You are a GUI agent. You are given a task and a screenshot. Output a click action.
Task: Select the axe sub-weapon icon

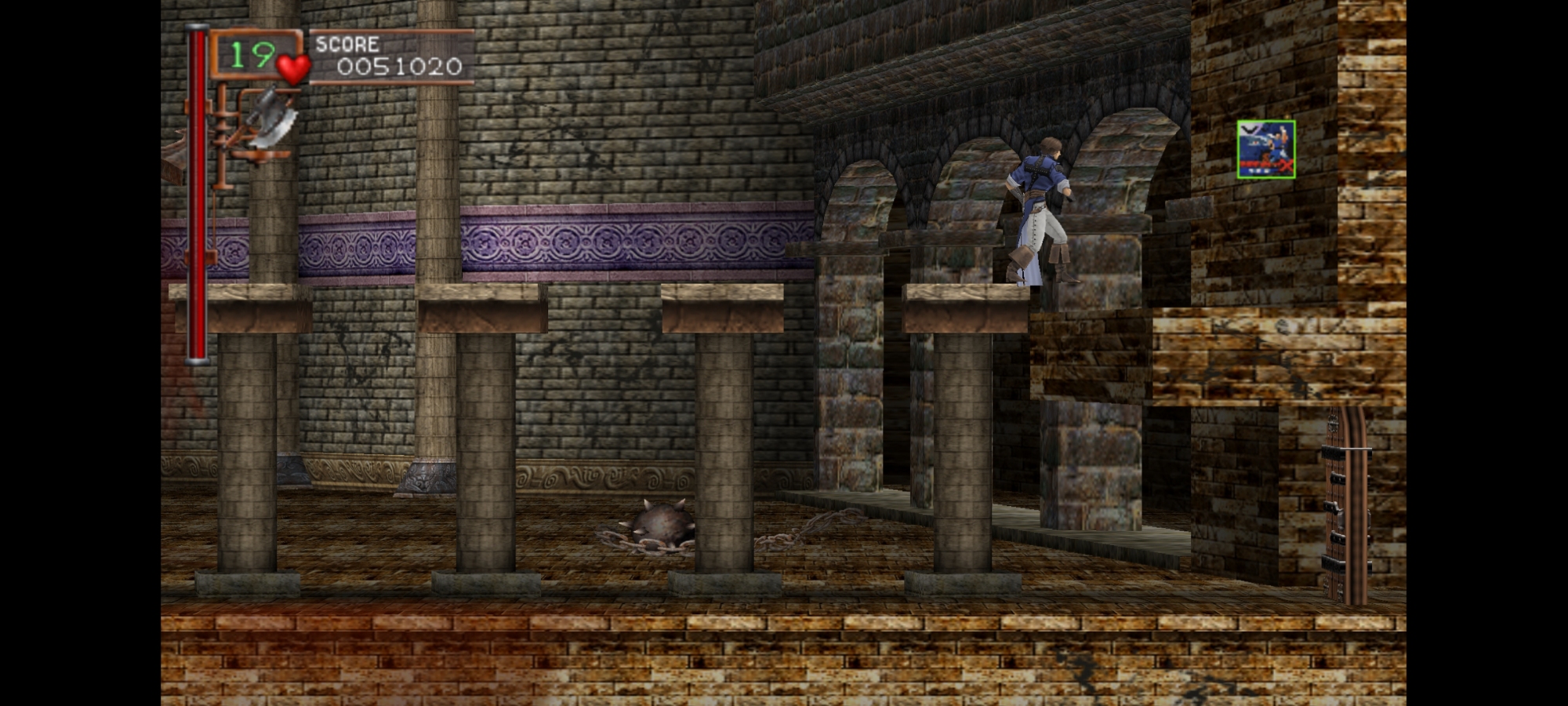(270, 118)
